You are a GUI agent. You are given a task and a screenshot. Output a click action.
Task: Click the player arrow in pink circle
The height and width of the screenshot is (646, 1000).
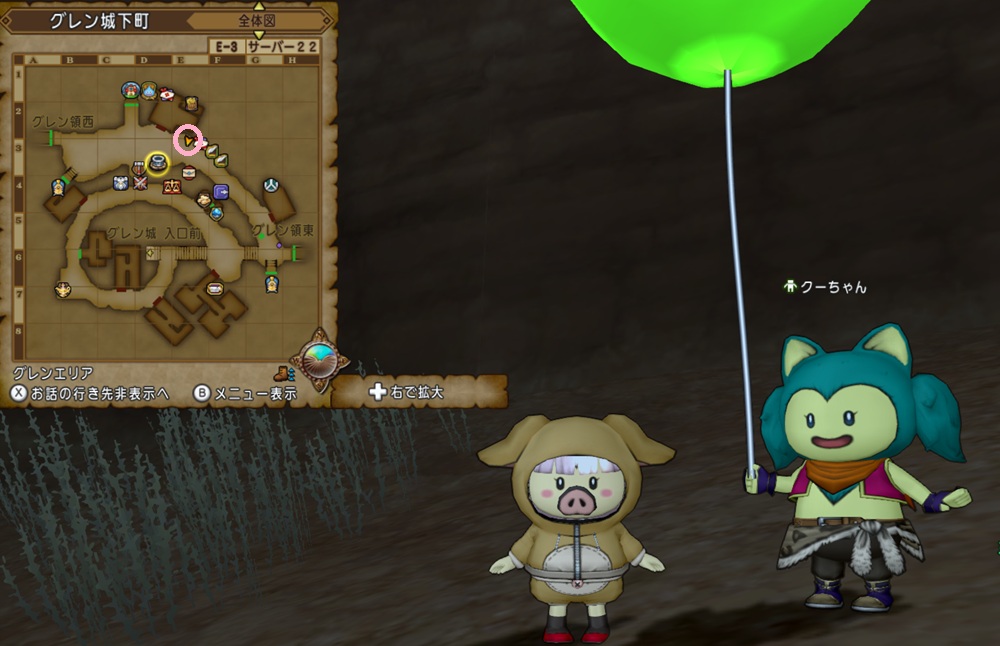(x=187, y=141)
